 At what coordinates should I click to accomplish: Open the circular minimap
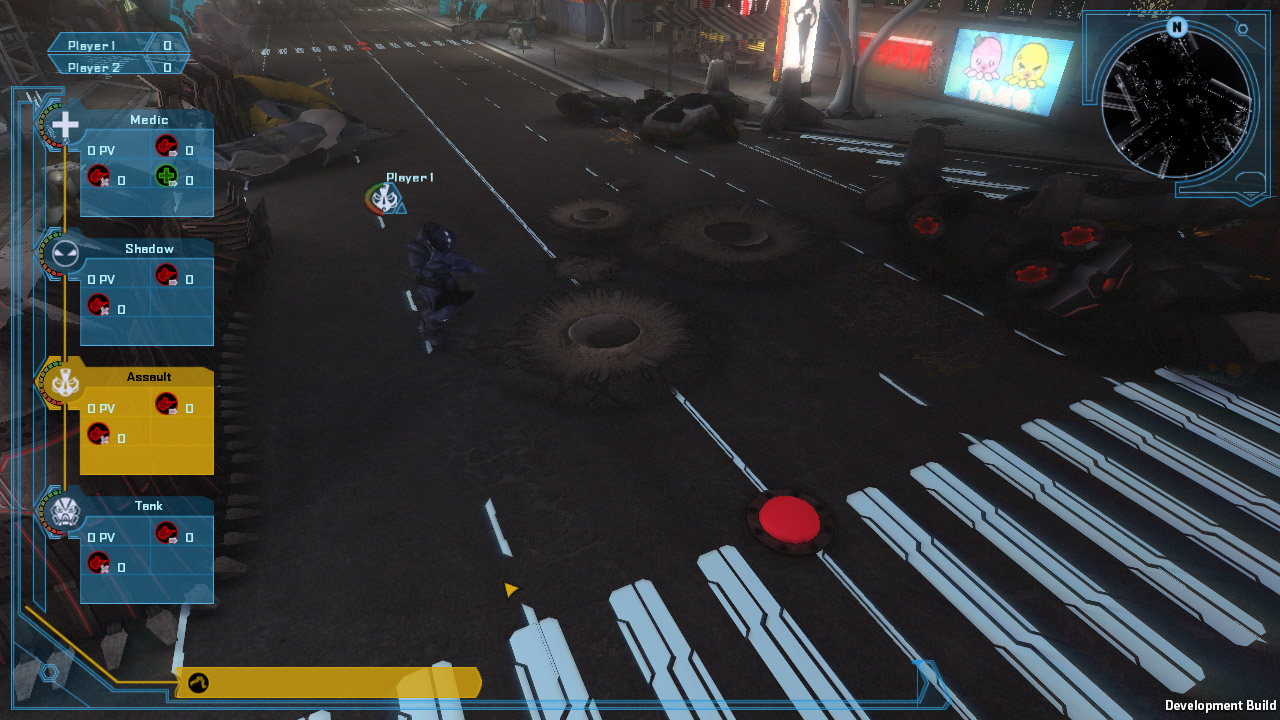click(x=1177, y=105)
